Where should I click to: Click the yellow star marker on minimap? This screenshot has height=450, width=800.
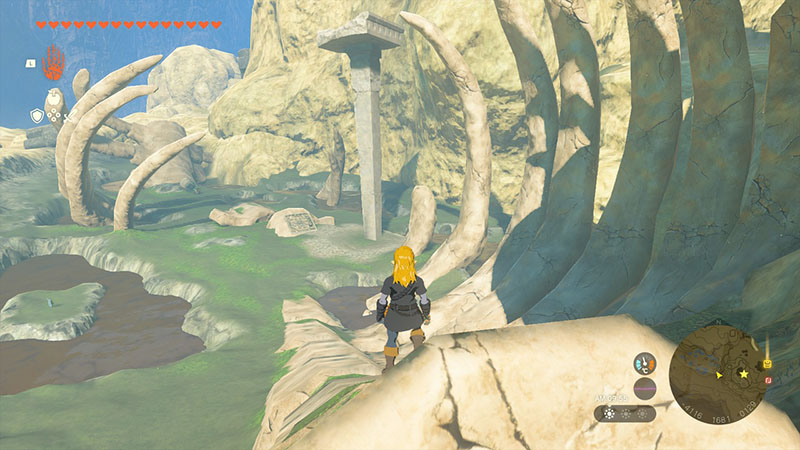pos(743,376)
